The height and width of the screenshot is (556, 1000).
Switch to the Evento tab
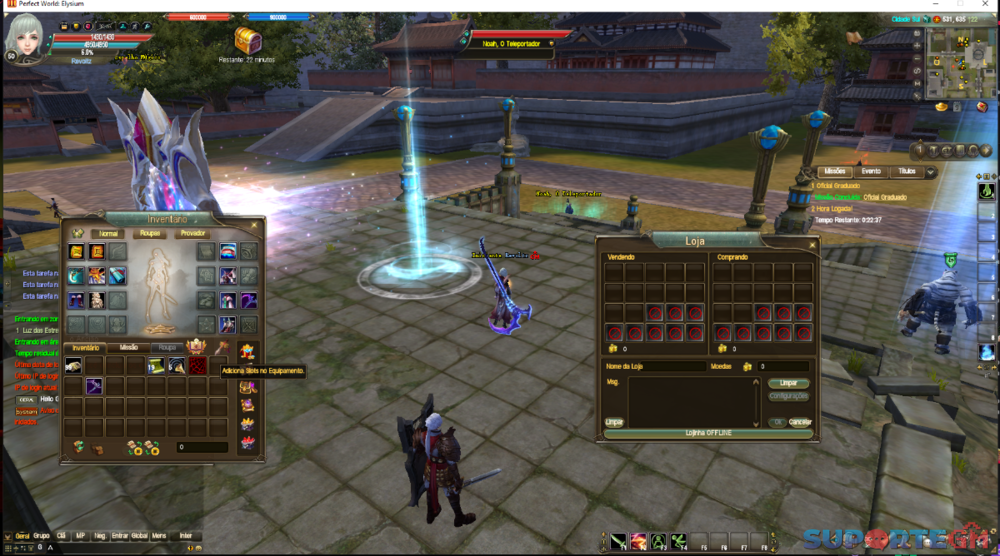coord(871,172)
